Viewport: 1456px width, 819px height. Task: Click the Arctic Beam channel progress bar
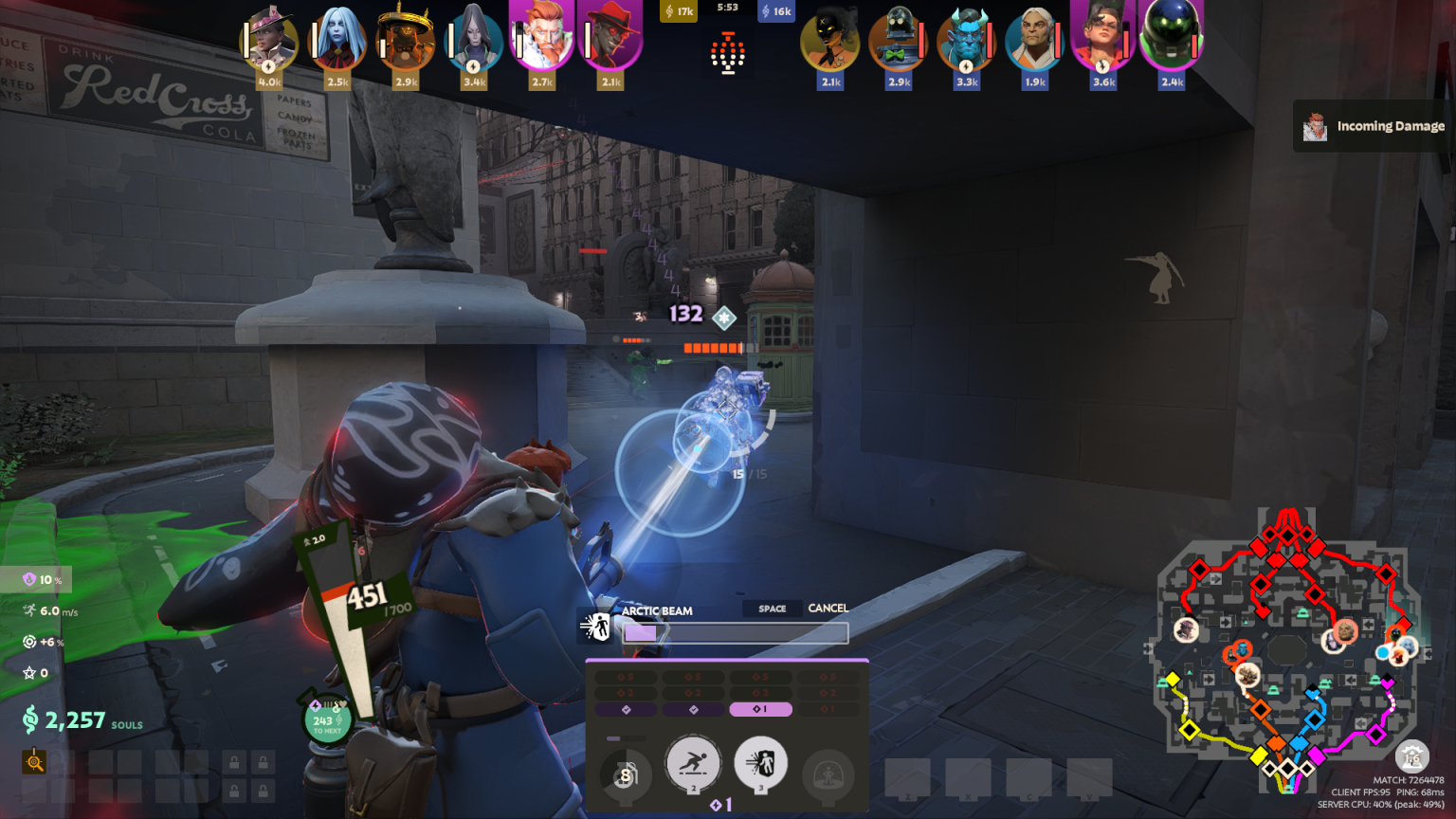[735, 632]
